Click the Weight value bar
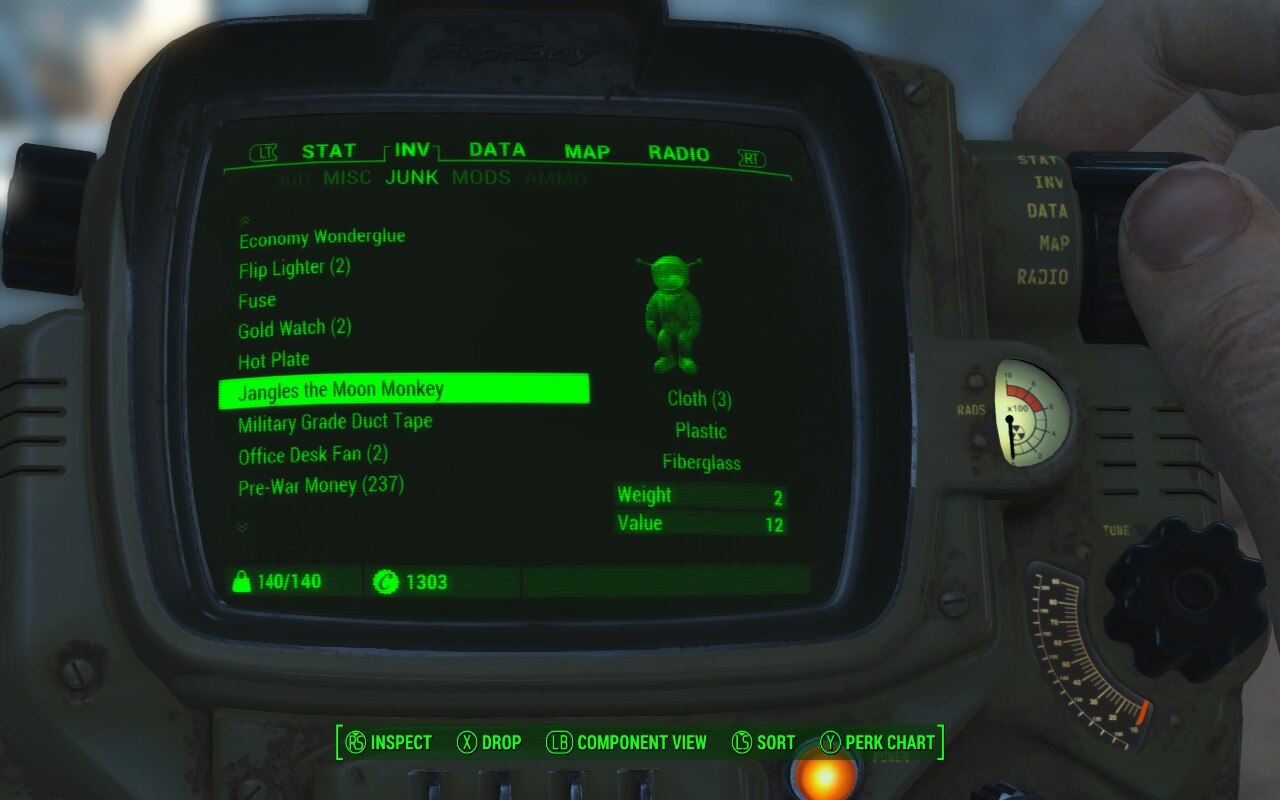The image size is (1280, 800). (x=700, y=495)
